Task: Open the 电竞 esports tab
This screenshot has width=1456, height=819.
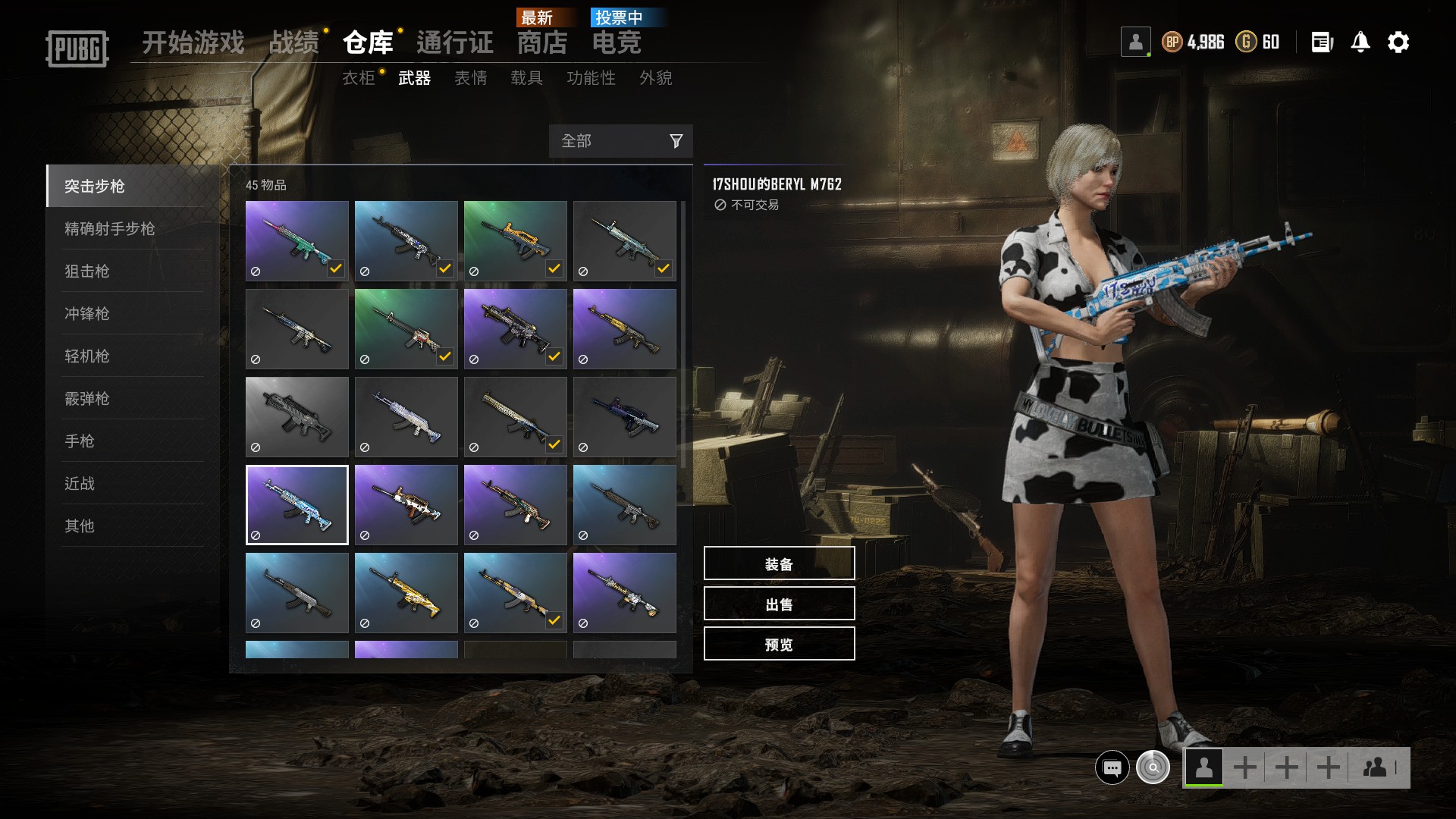Action: [617, 42]
